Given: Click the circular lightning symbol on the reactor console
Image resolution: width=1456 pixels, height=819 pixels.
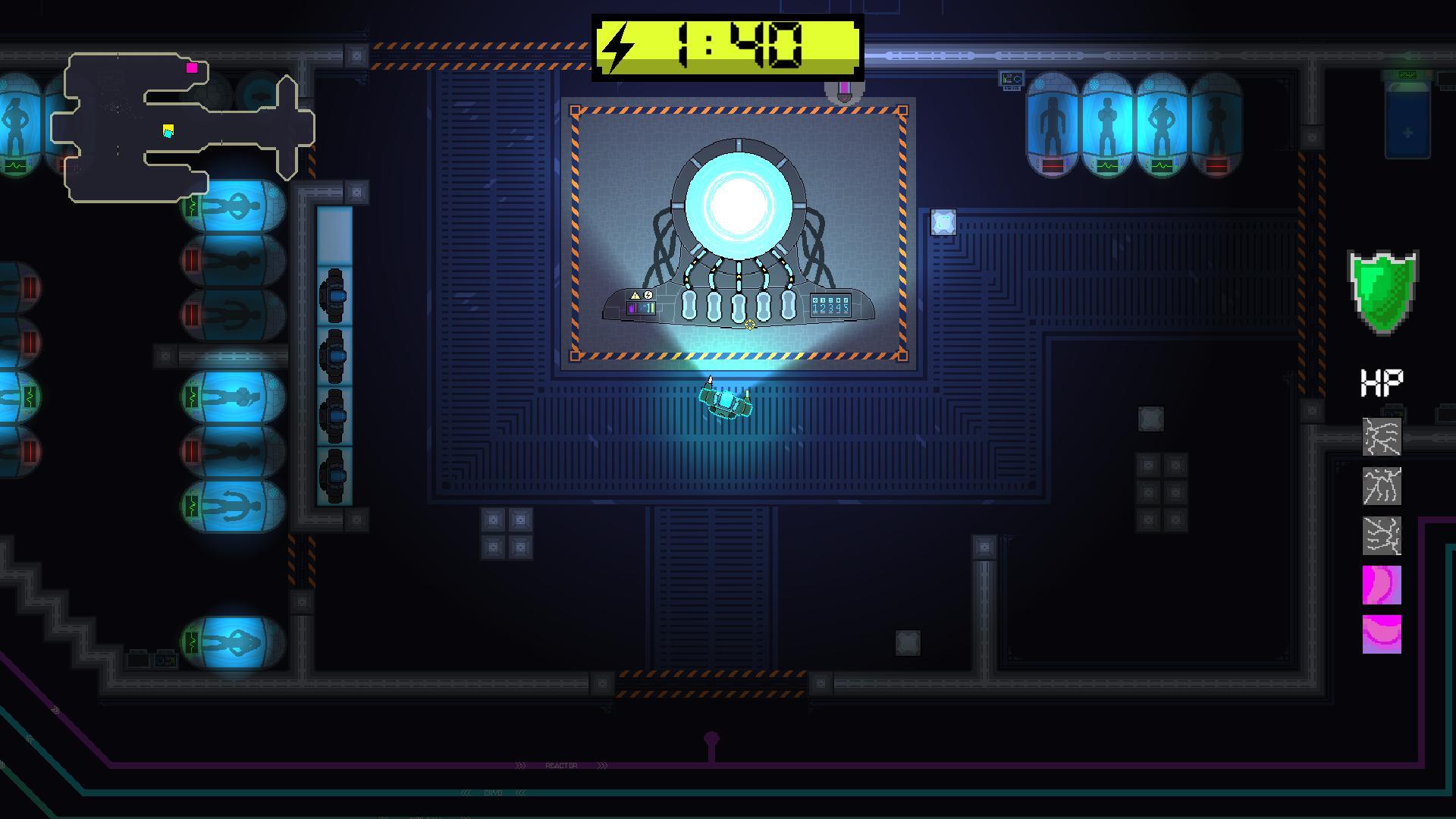Looking at the screenshot, I should 648,294.
